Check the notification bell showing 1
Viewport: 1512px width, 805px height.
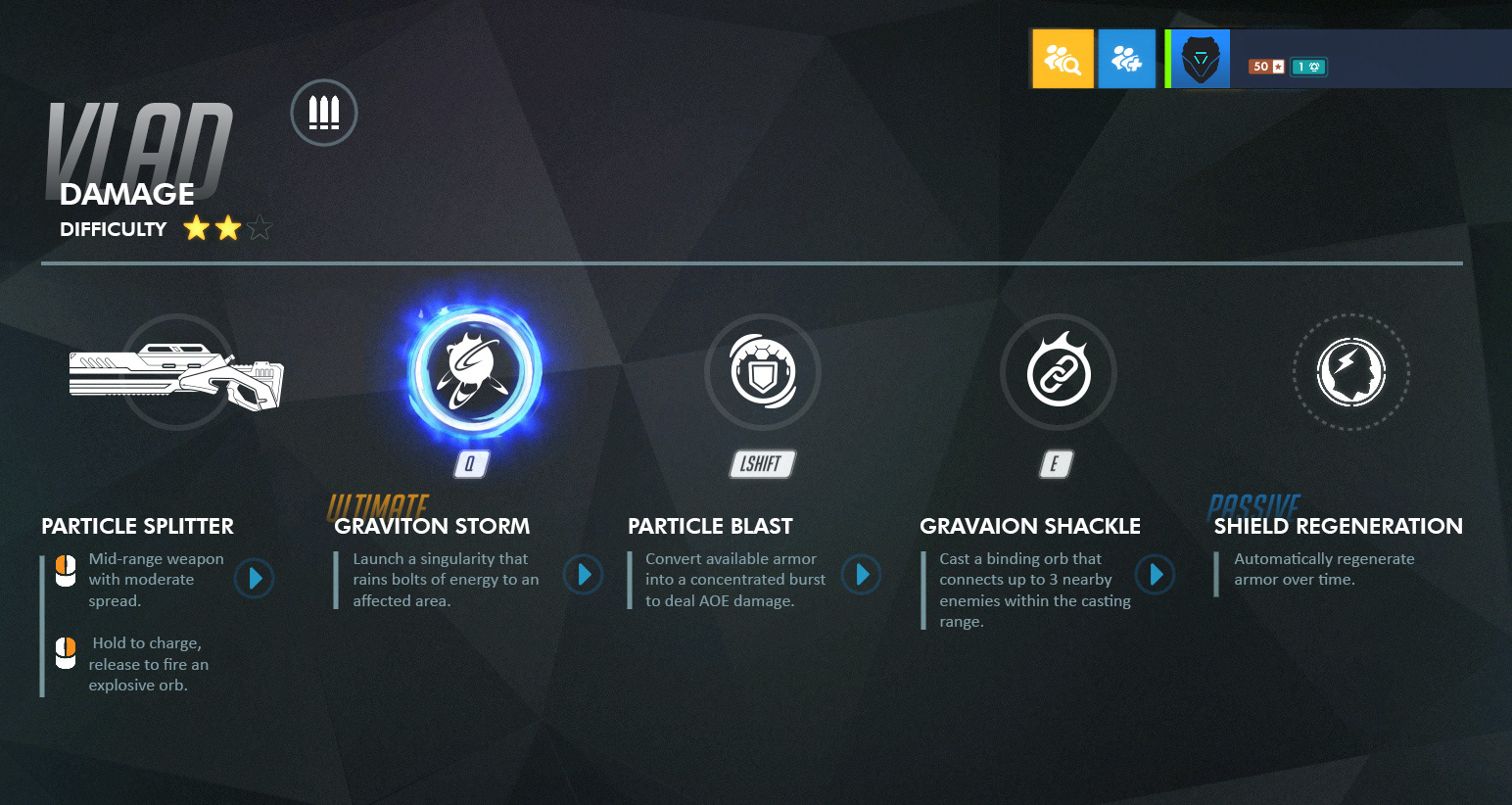pyautogui.click(x=1308, y=66)
